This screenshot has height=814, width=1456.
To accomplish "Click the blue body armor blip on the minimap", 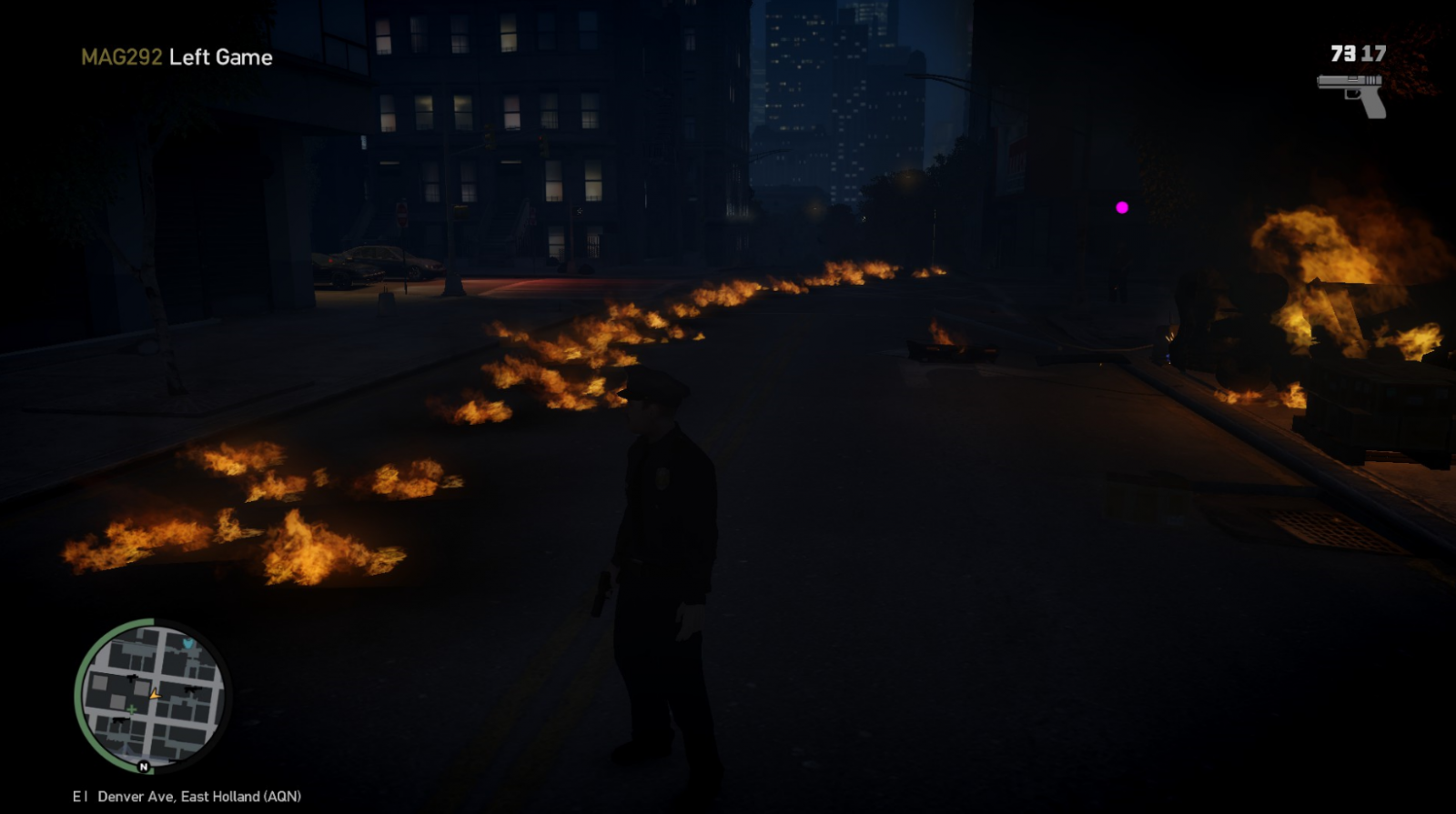I will pos(188,644).
